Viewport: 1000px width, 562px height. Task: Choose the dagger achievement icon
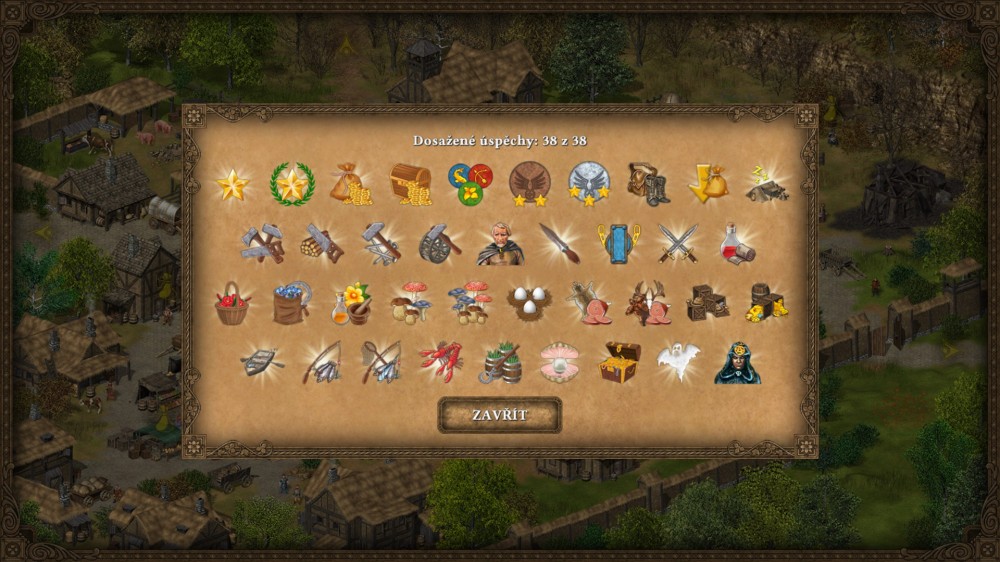pos(559,243)
